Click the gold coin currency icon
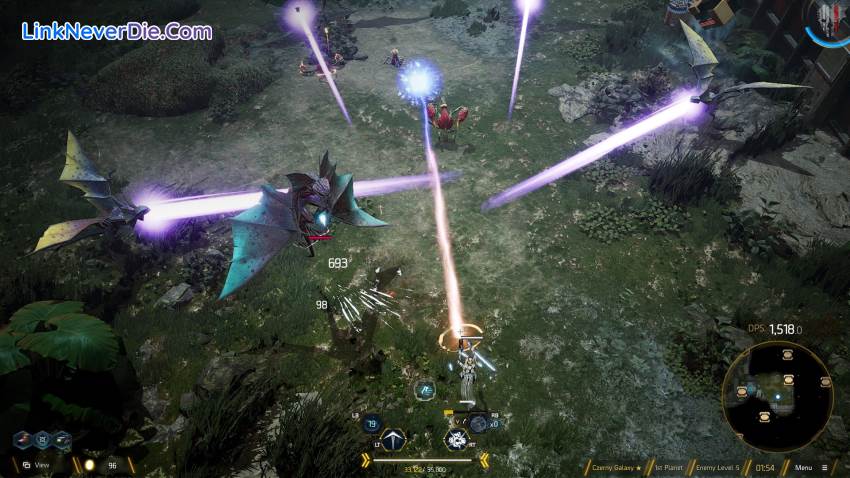 (x=88, y=465)
